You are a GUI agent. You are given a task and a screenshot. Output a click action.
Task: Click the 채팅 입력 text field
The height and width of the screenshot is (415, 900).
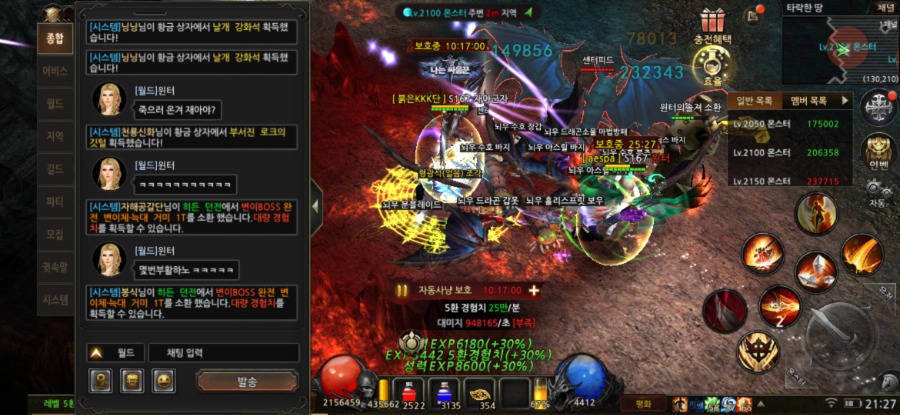(x=223, y=352)
